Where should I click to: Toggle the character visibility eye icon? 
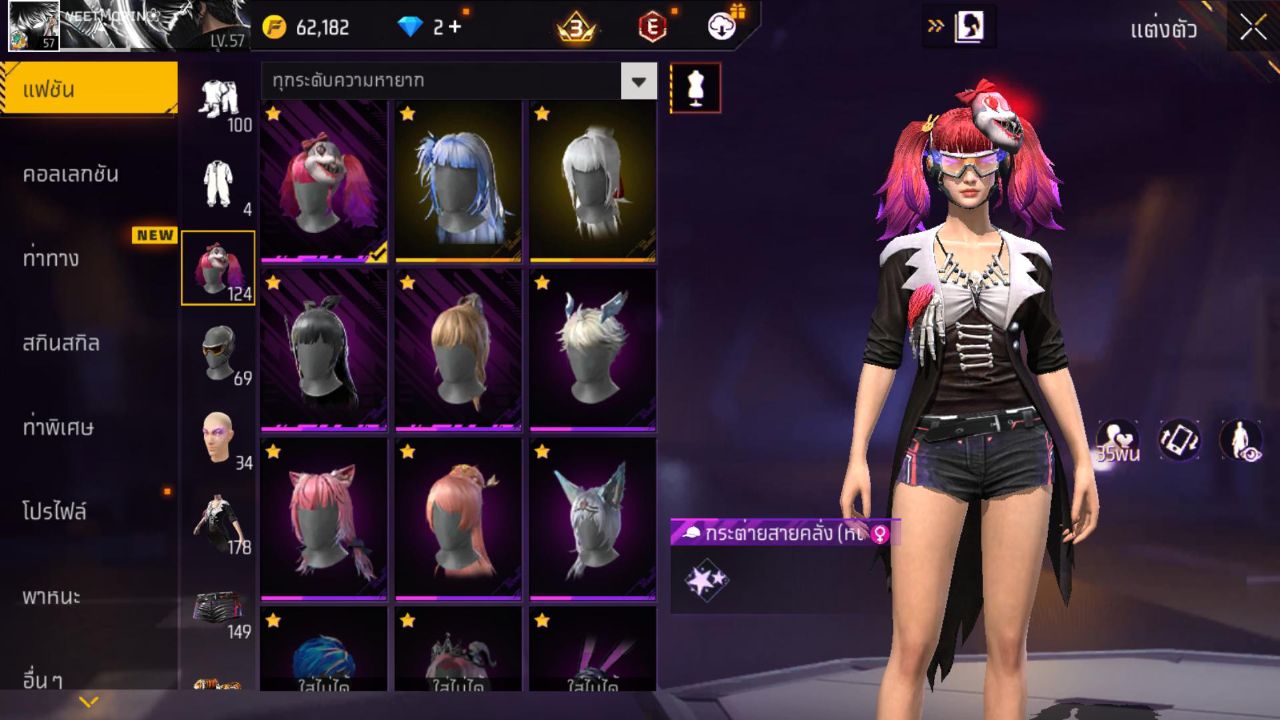click(x=1240, y=440)
